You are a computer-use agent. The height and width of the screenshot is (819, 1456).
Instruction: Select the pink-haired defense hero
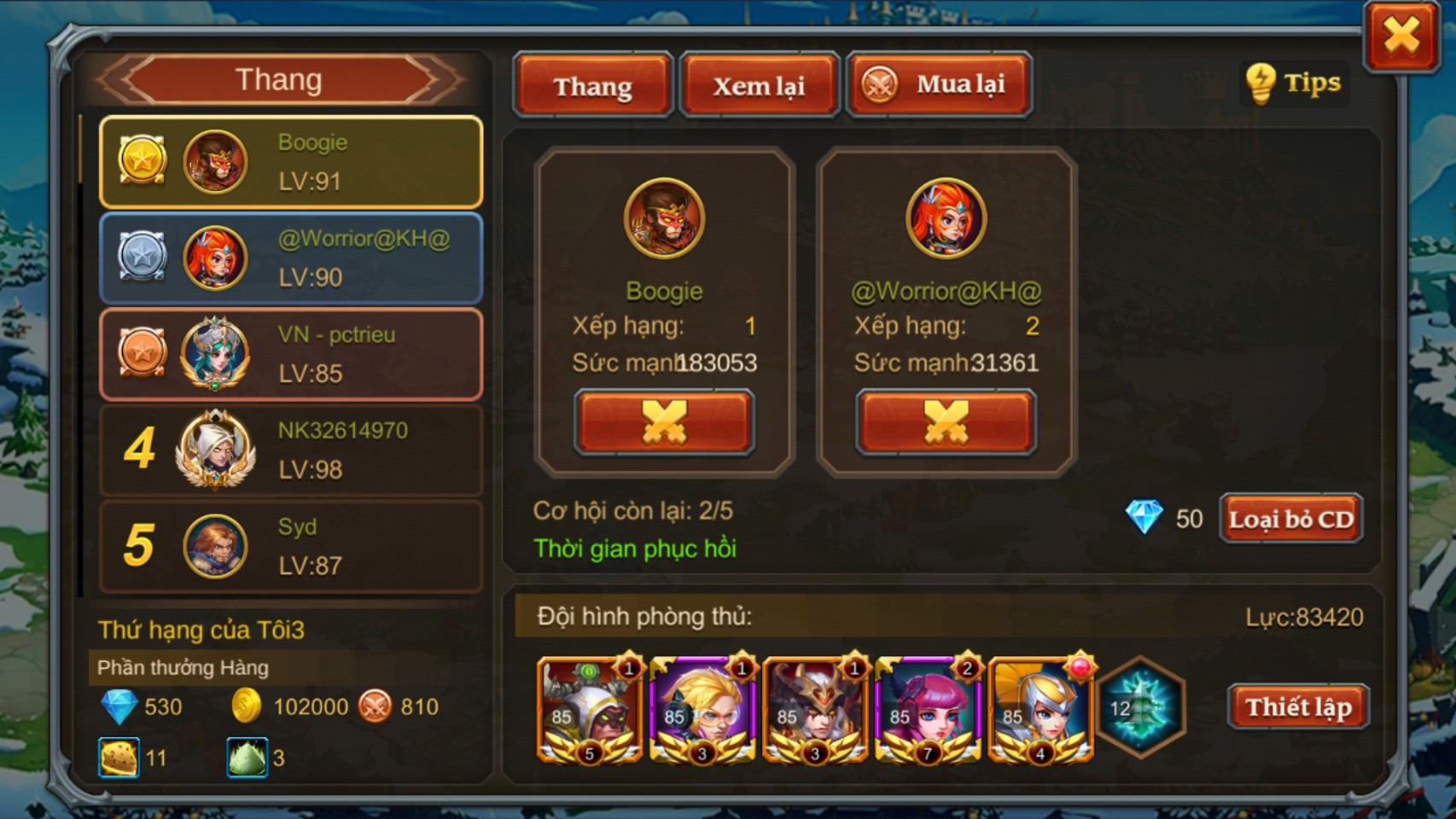coord(927,710)
